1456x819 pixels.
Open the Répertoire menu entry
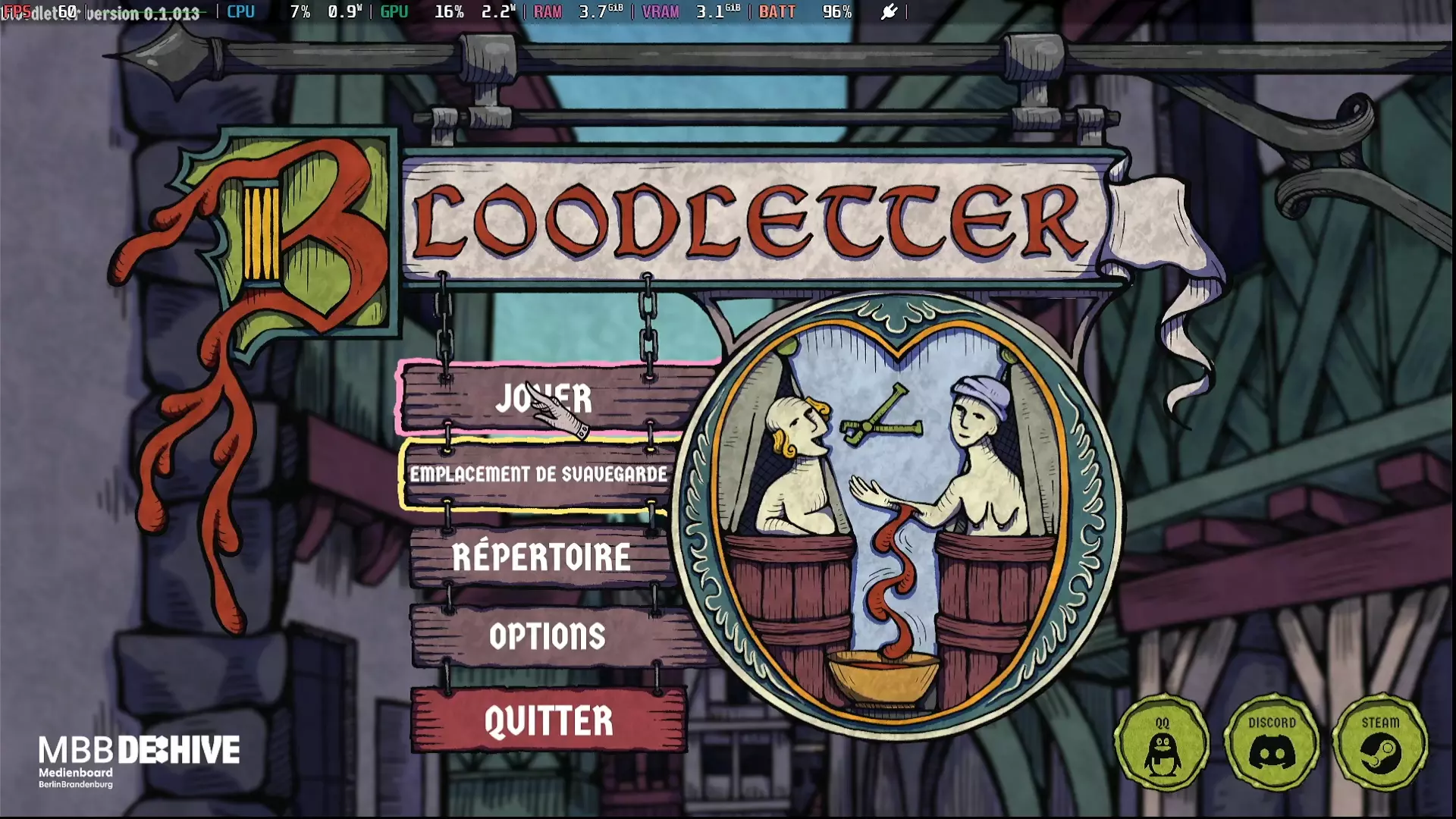pyautogui.click(x=544, y=557)
